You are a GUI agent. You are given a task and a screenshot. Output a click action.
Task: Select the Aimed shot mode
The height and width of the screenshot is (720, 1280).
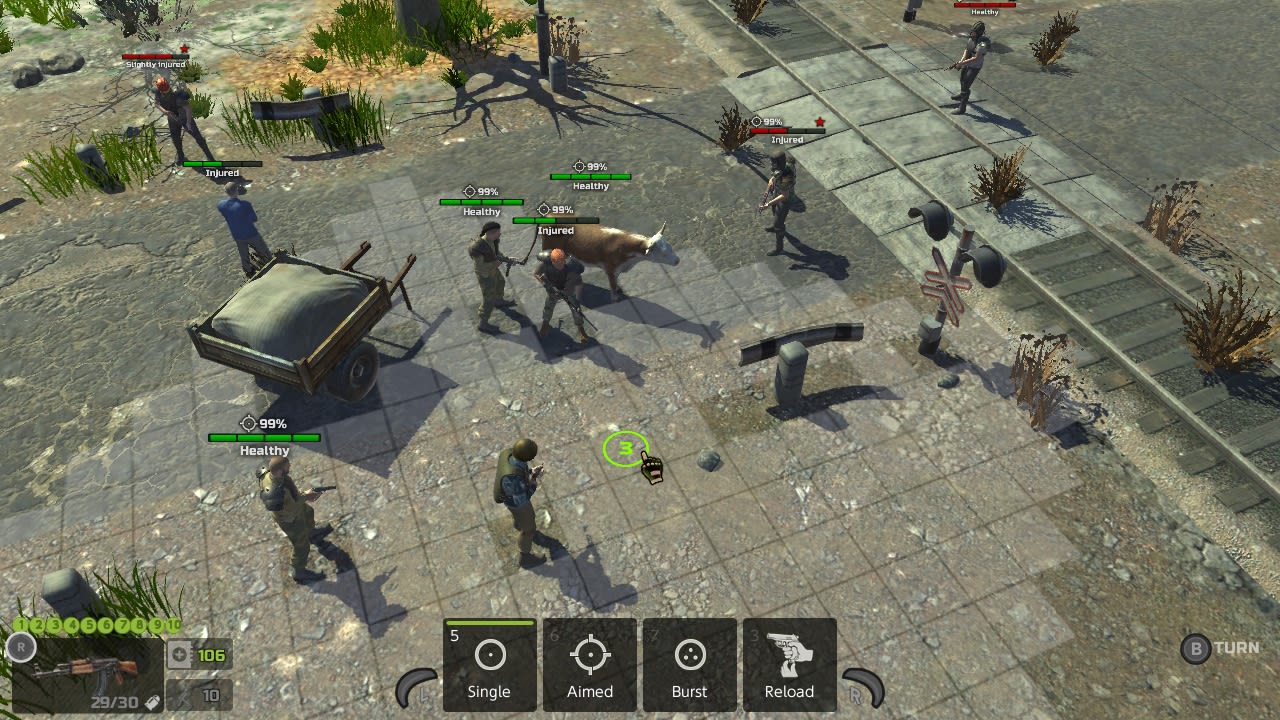coord(589,665)
